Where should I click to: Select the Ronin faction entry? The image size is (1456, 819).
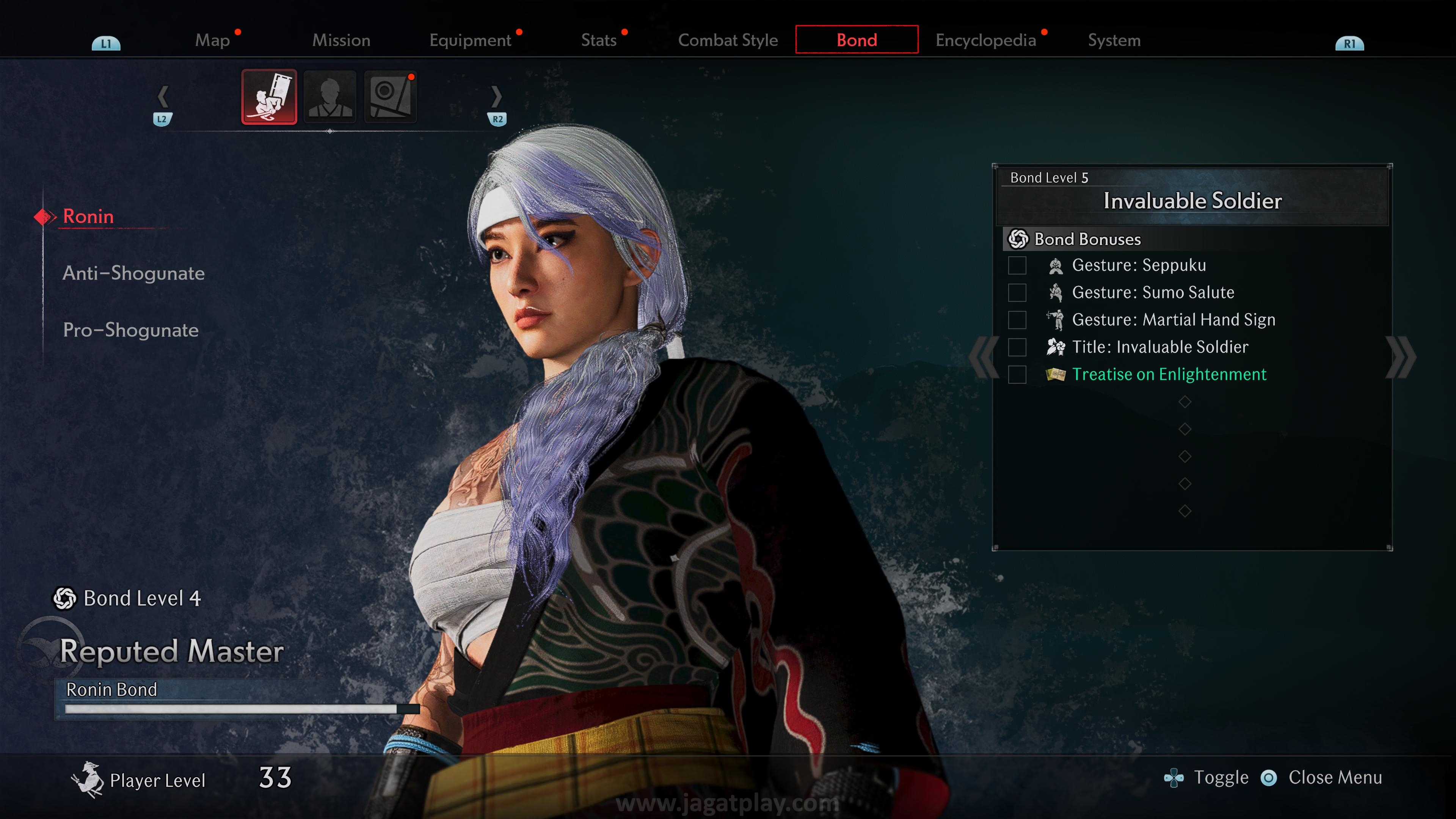pyautogui.click(x=88, y=217)
